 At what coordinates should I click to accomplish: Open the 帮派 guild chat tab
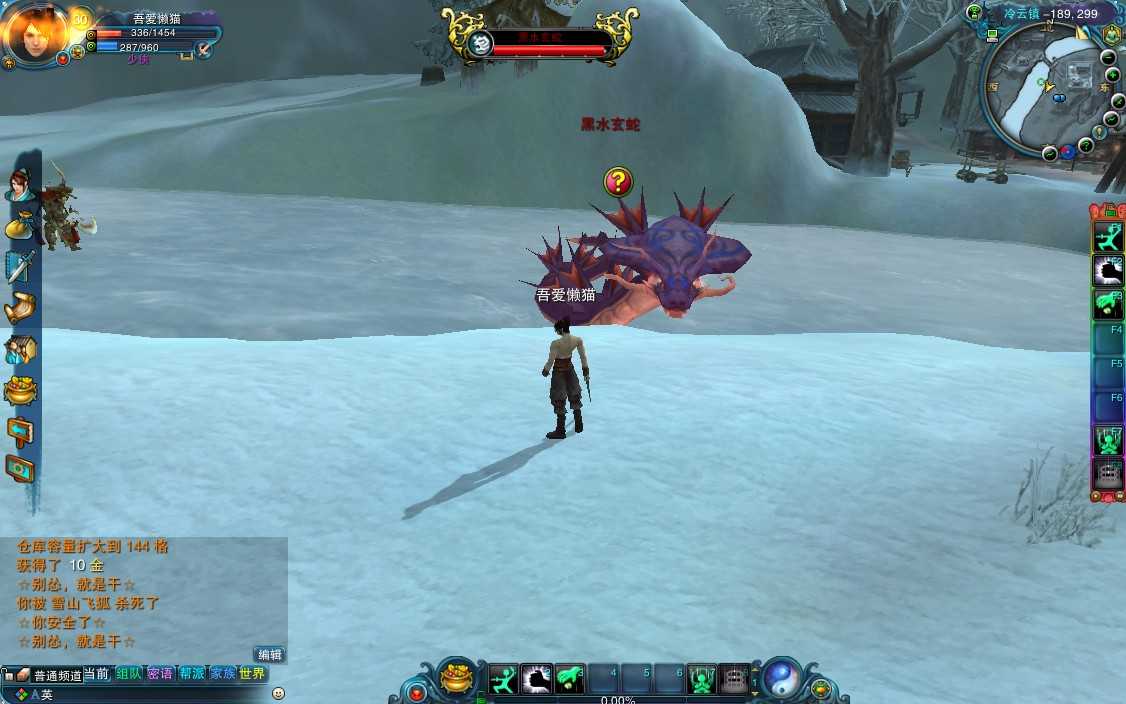pos(191,674)
